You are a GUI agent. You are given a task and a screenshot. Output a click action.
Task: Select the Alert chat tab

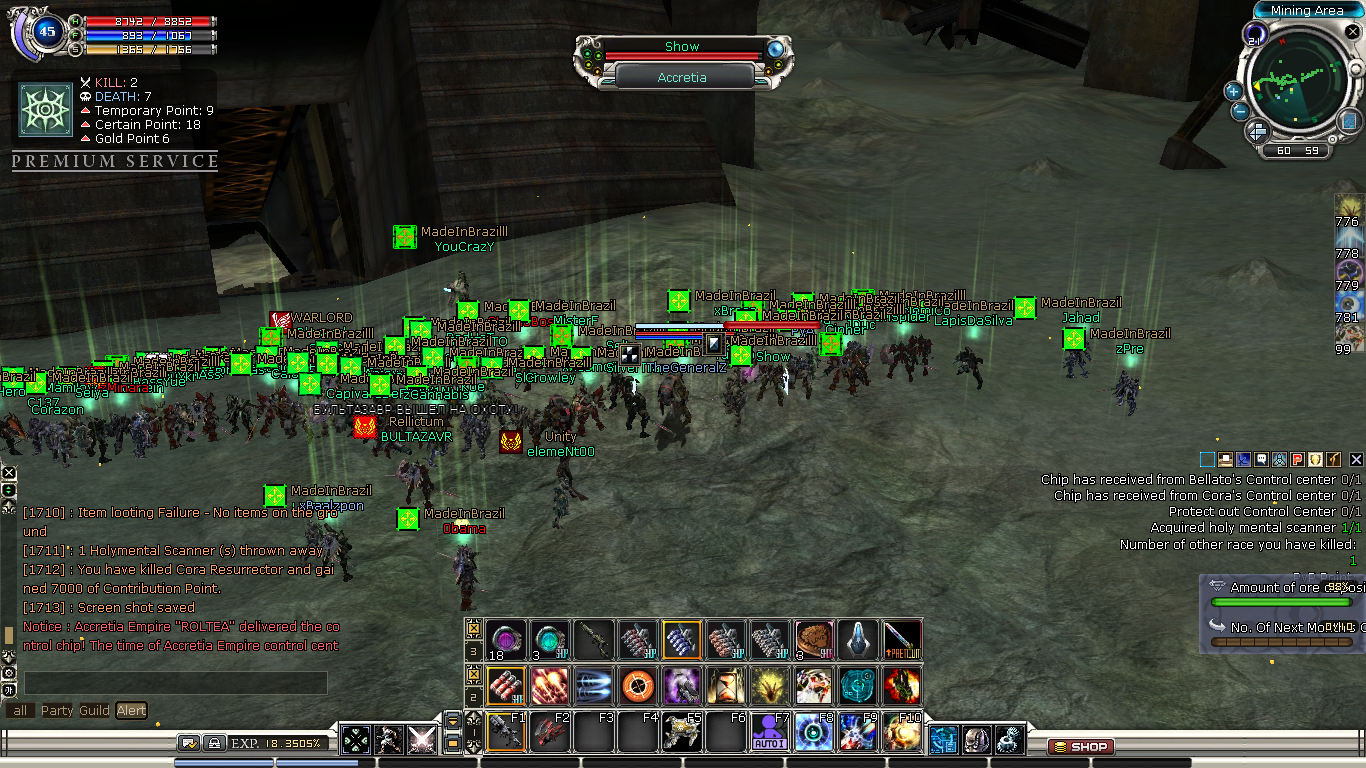tap(131, 711)
